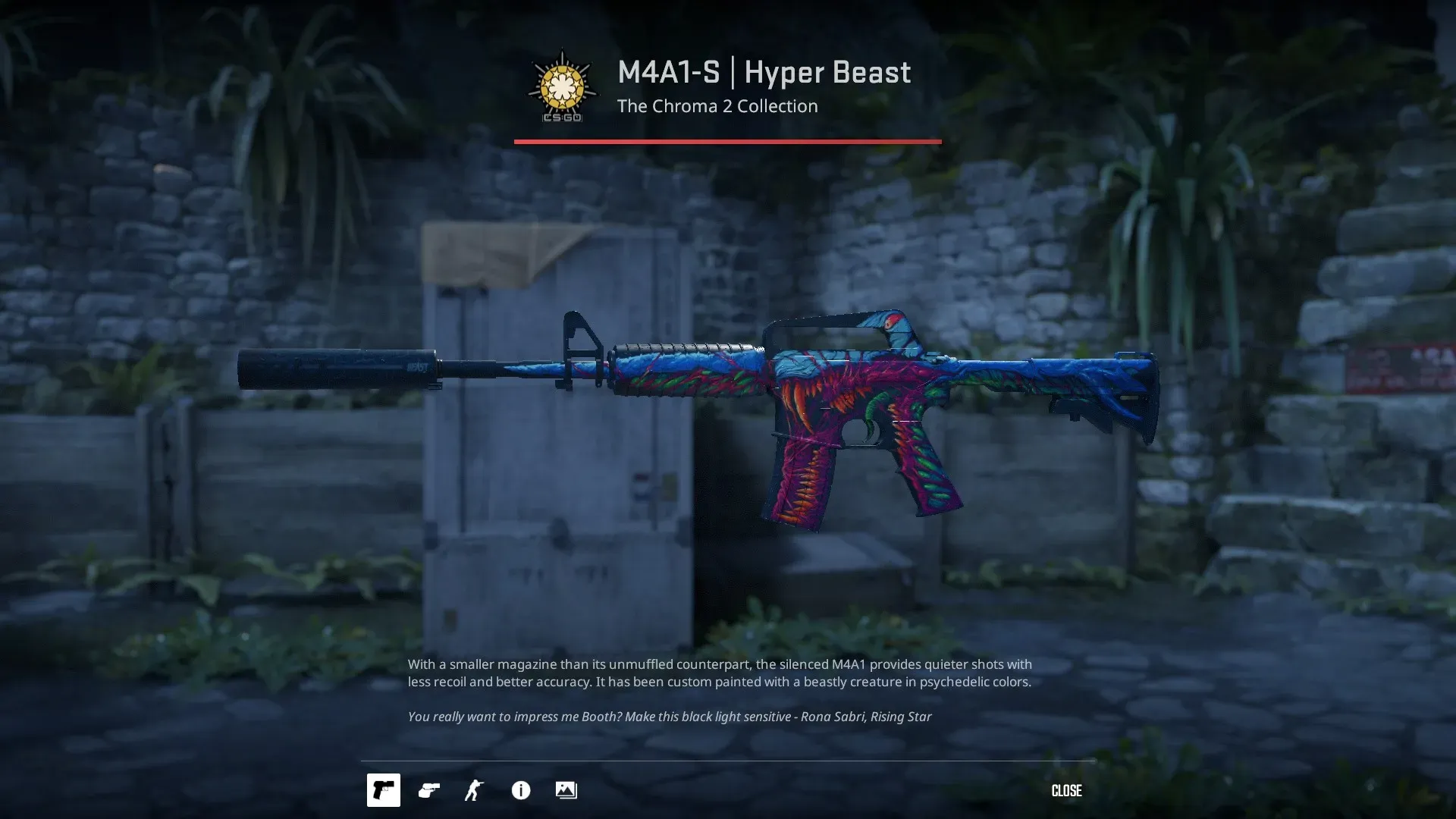Image resolution: width=1456 pixels, height=819 pixels.
Task: Switch to the hand-held pistol view icon
Action: pos(429,790)
